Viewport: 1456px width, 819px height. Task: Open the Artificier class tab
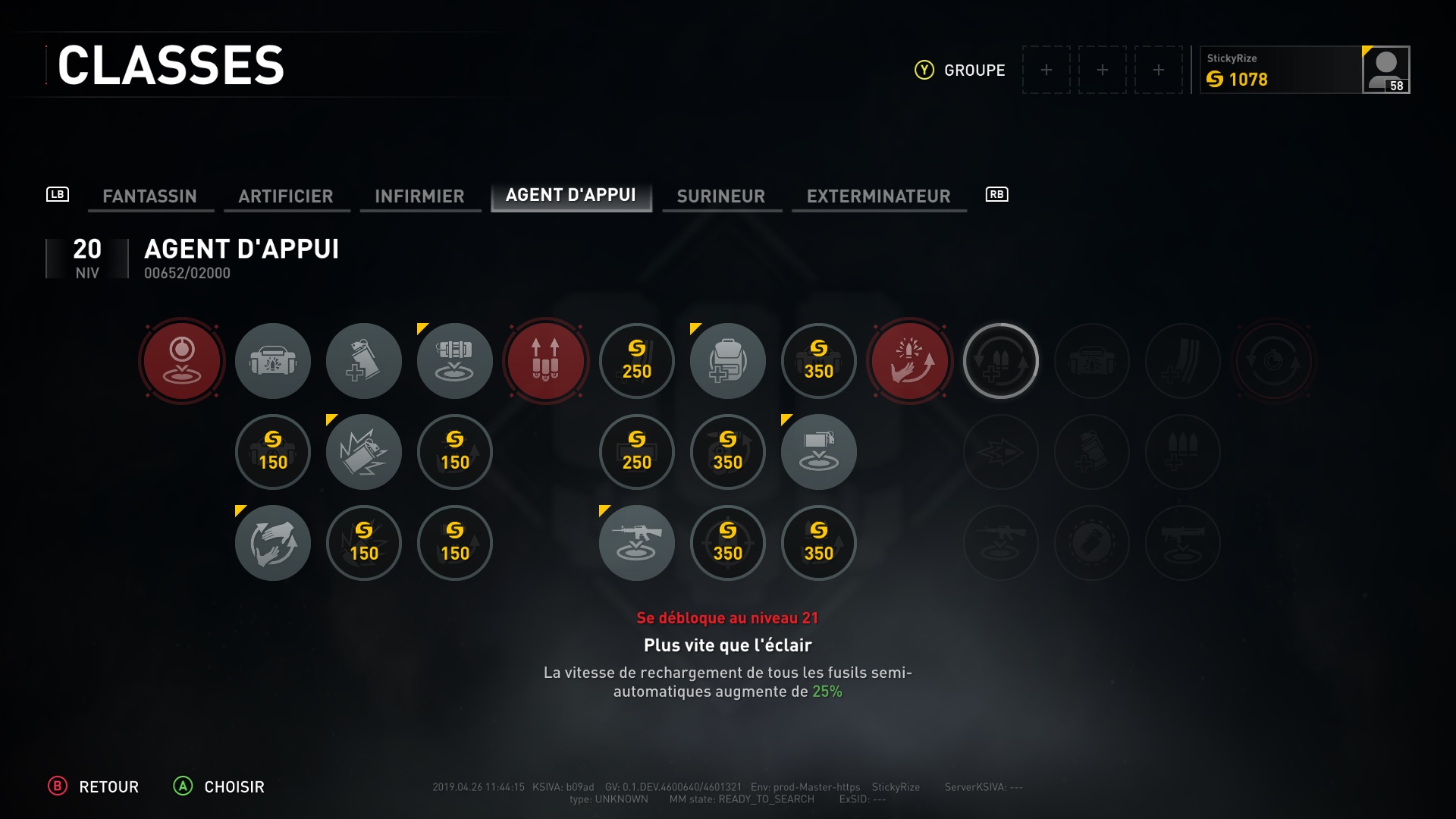click(x=285, y=196)
